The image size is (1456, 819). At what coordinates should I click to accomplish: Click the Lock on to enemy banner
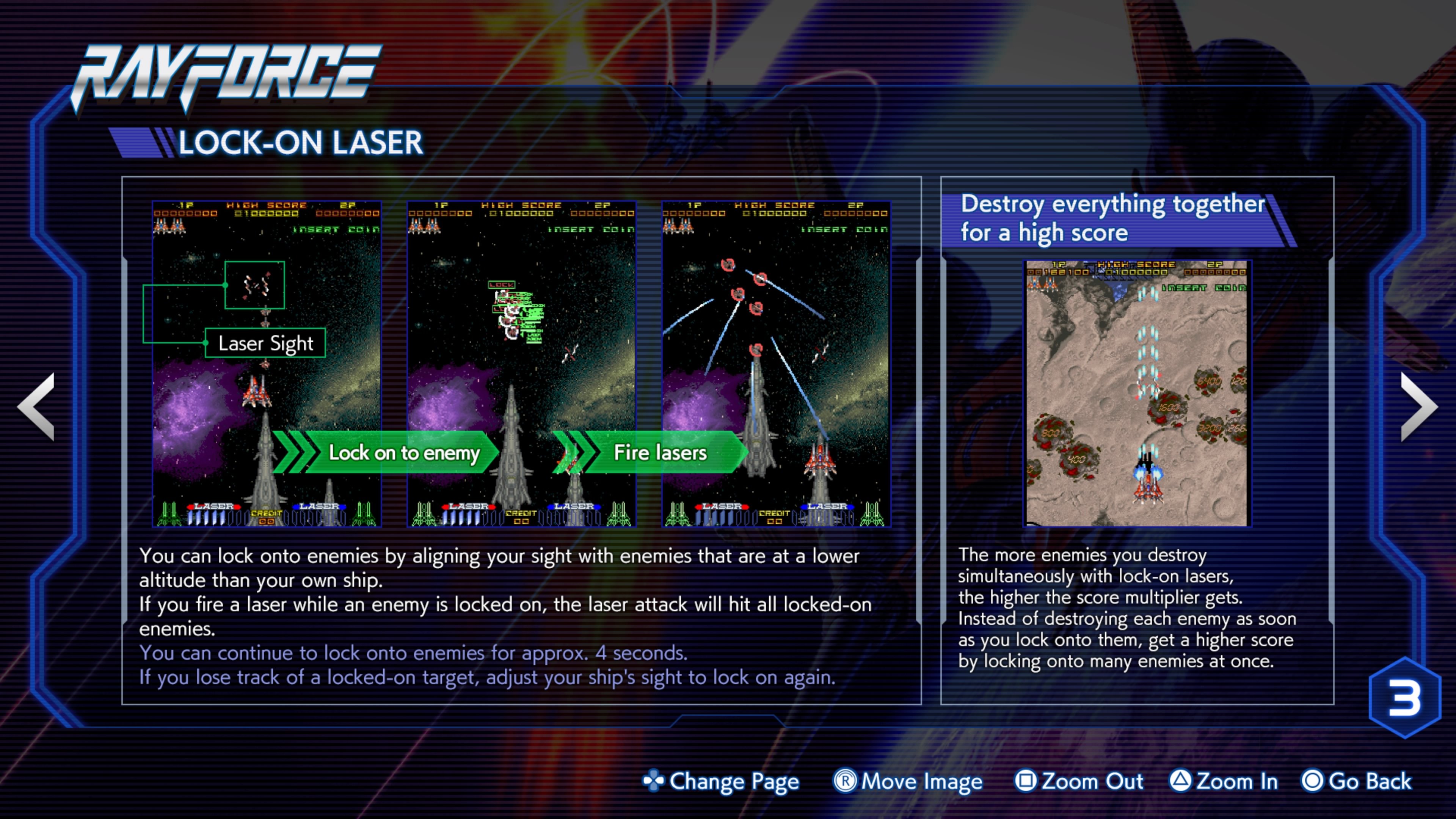pyautogui.click(x=406, y=453)
